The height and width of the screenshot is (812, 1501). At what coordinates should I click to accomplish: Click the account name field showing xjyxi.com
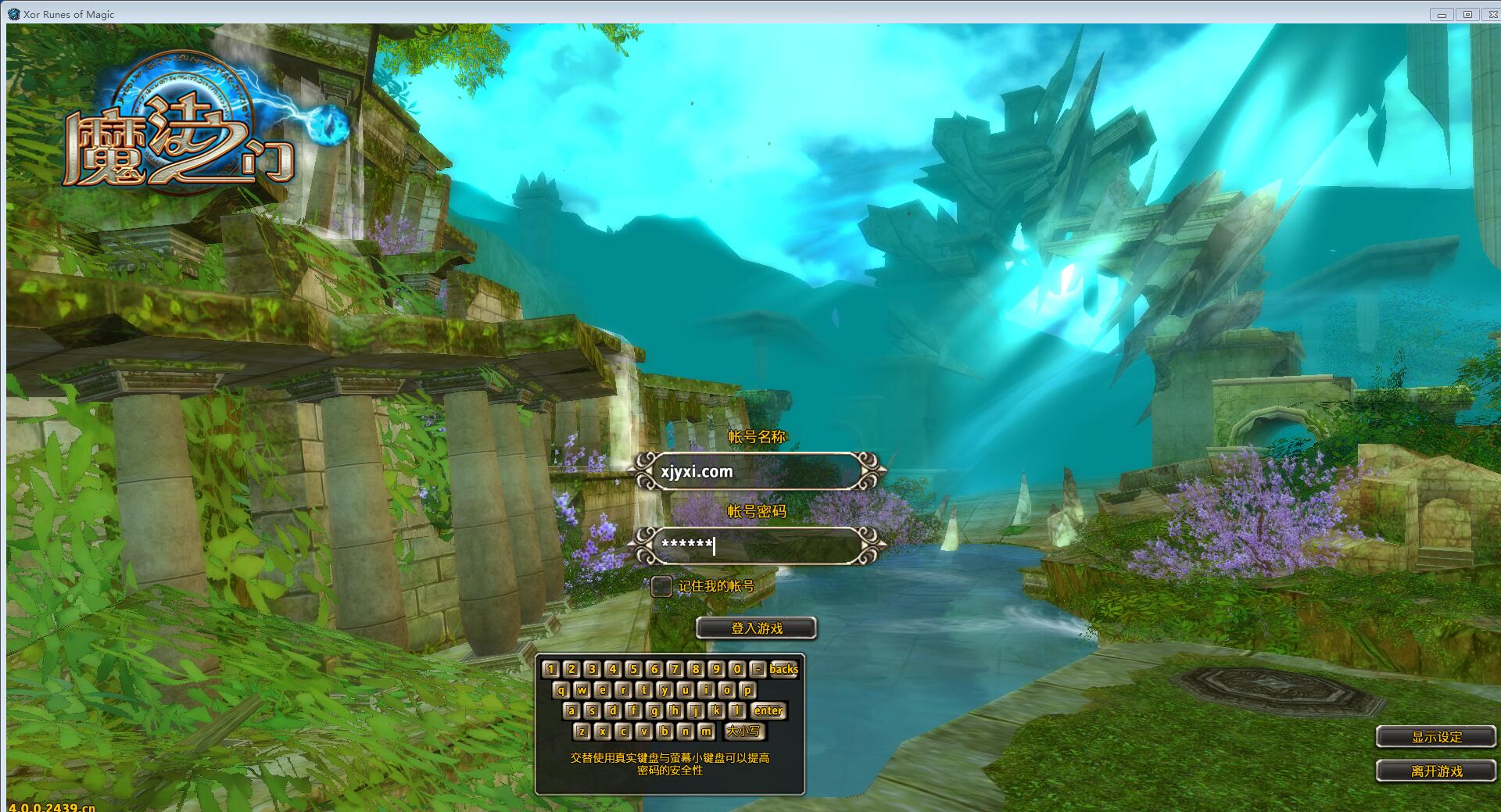click(757, 471)
